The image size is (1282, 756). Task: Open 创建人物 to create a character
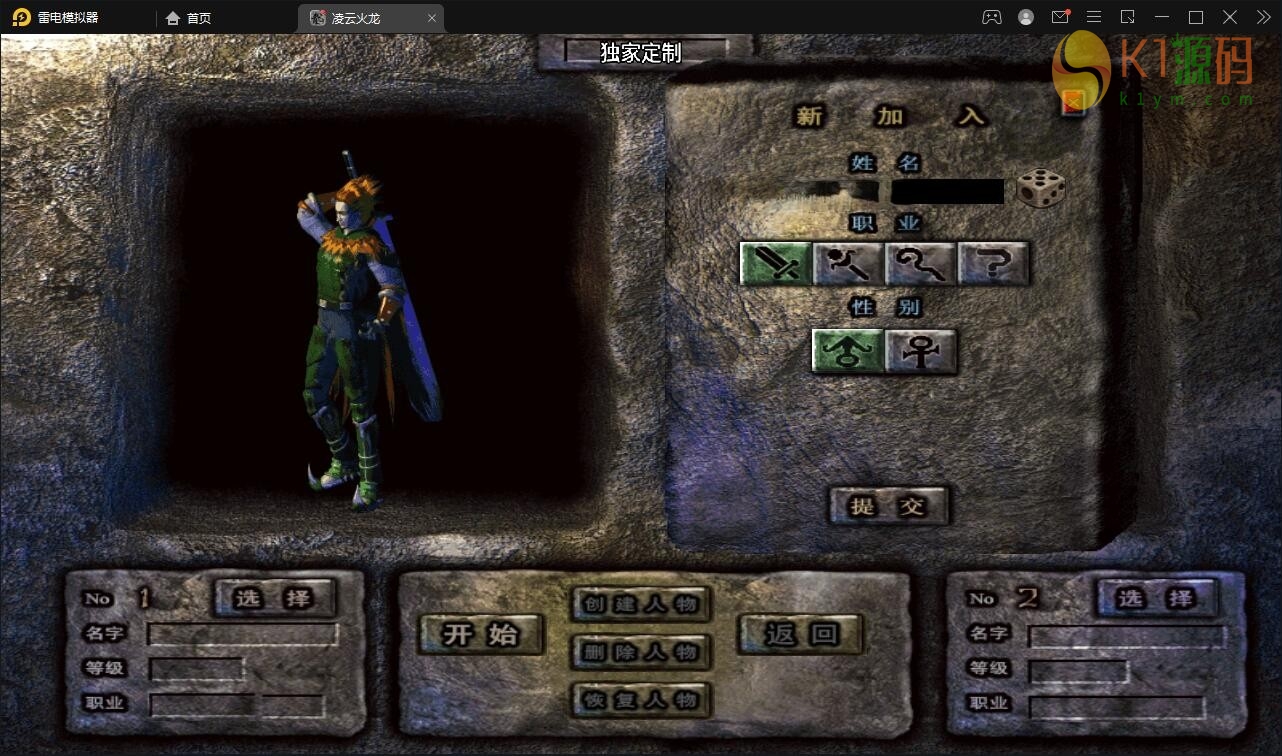[x=641, y=604]
